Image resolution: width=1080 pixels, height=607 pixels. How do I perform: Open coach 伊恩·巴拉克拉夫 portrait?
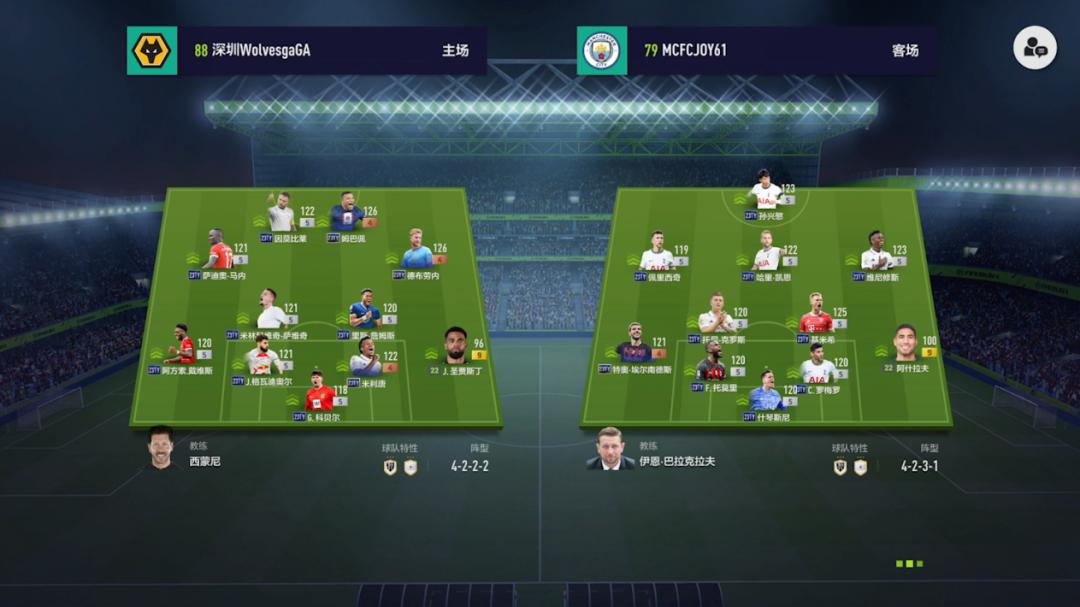tap(609, 449)
